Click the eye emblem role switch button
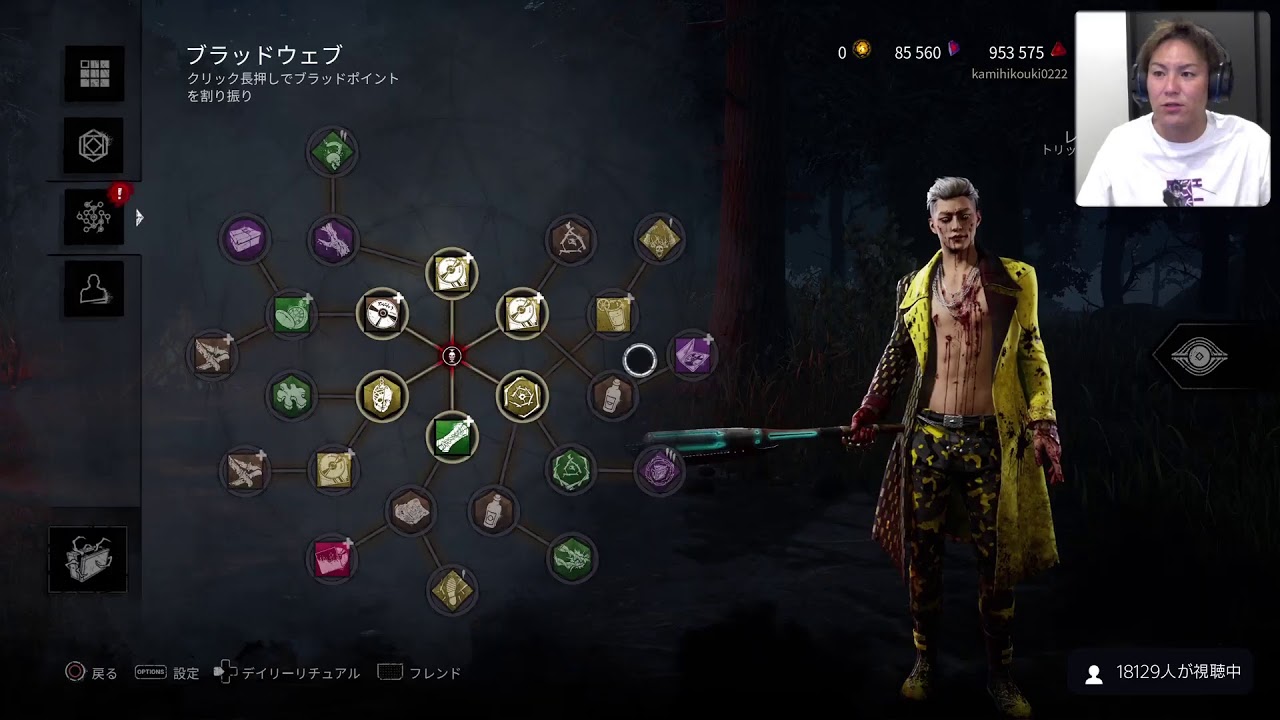The width and height of the screenshot is (1280, 720). 1199,356
